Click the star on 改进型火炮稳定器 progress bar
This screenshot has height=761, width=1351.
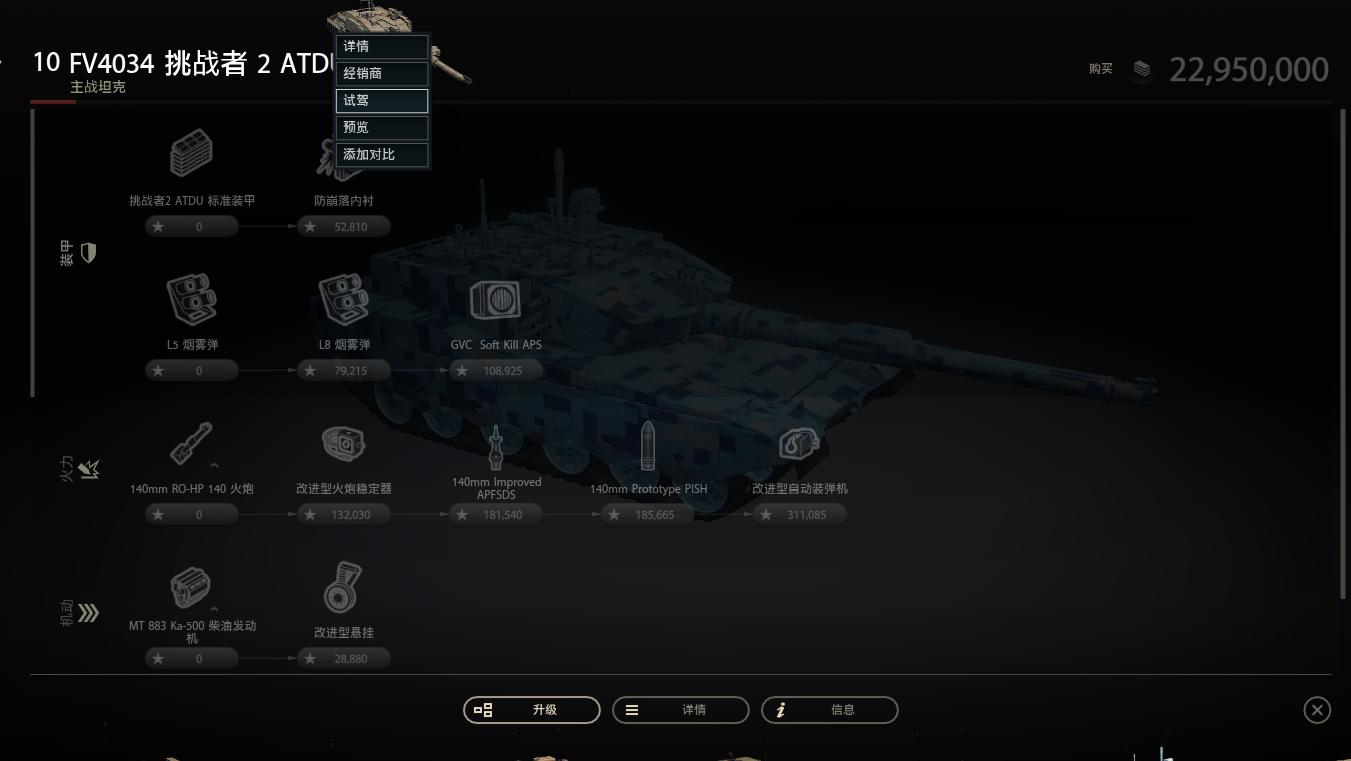[x=310, y=514]
